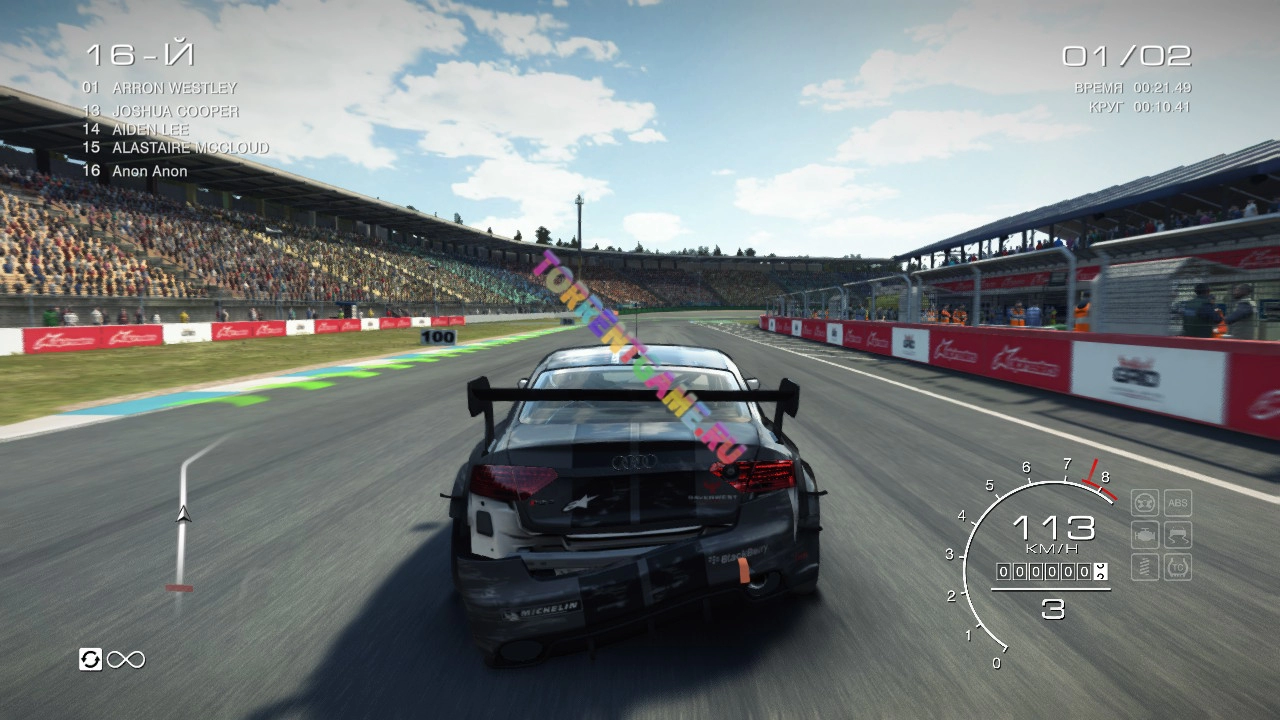Select the engine damage indicator icon

click(x=1145, y=535)
